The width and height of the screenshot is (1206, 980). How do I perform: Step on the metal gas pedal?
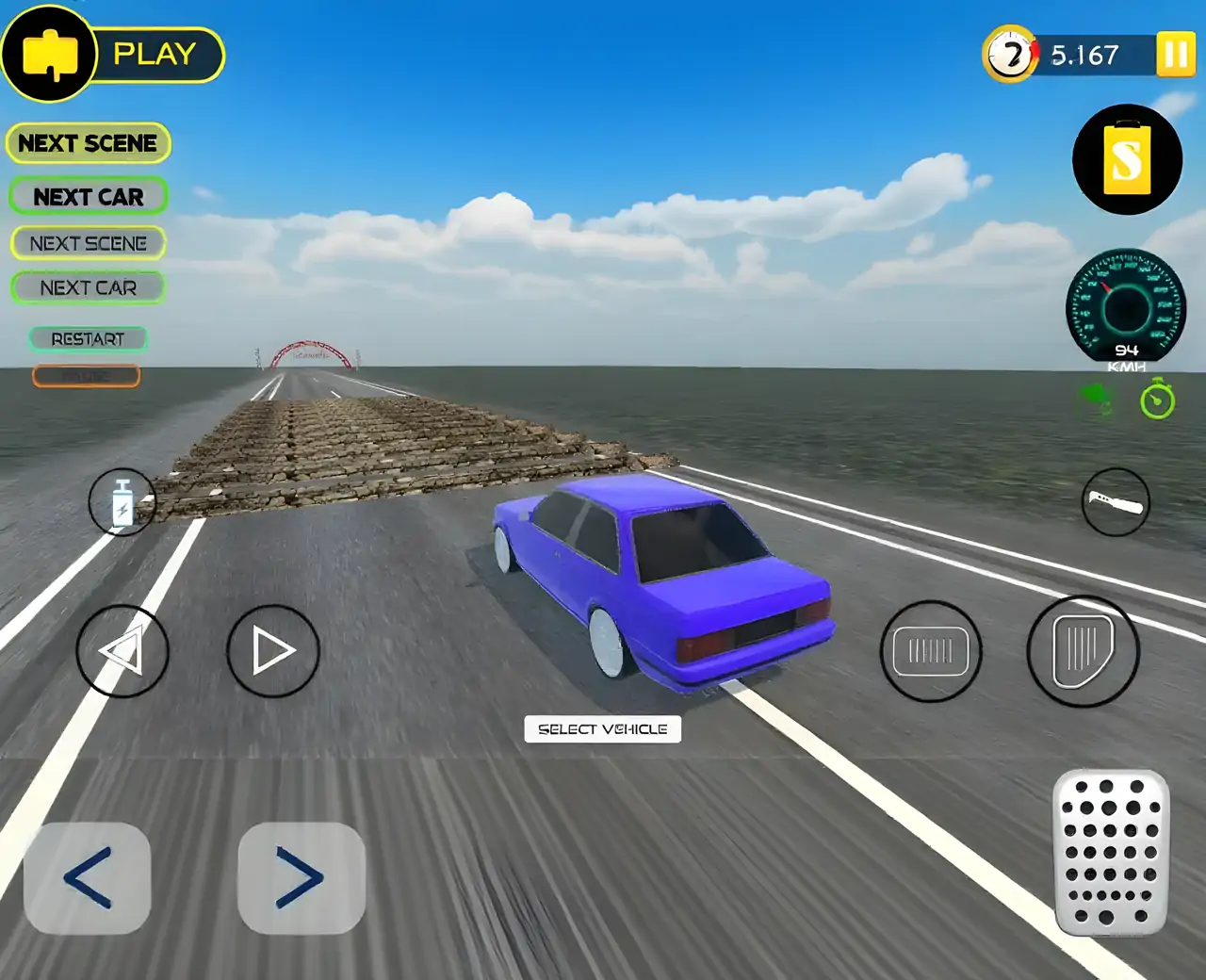1111,853
